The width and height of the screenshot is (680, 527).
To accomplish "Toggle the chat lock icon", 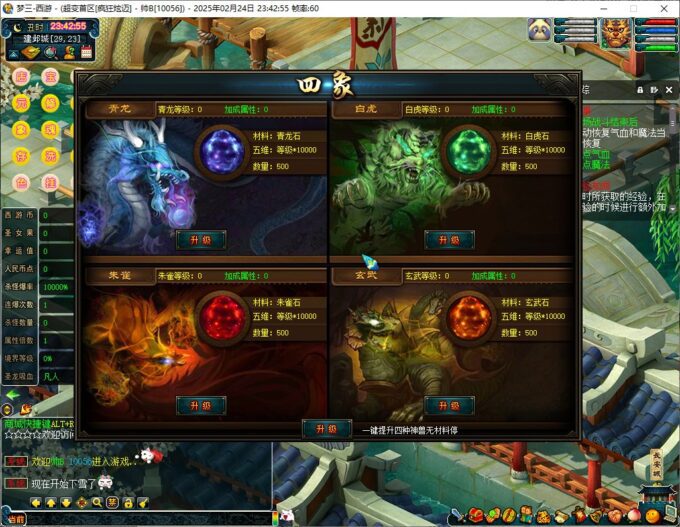I will click(x=128, y=502).
